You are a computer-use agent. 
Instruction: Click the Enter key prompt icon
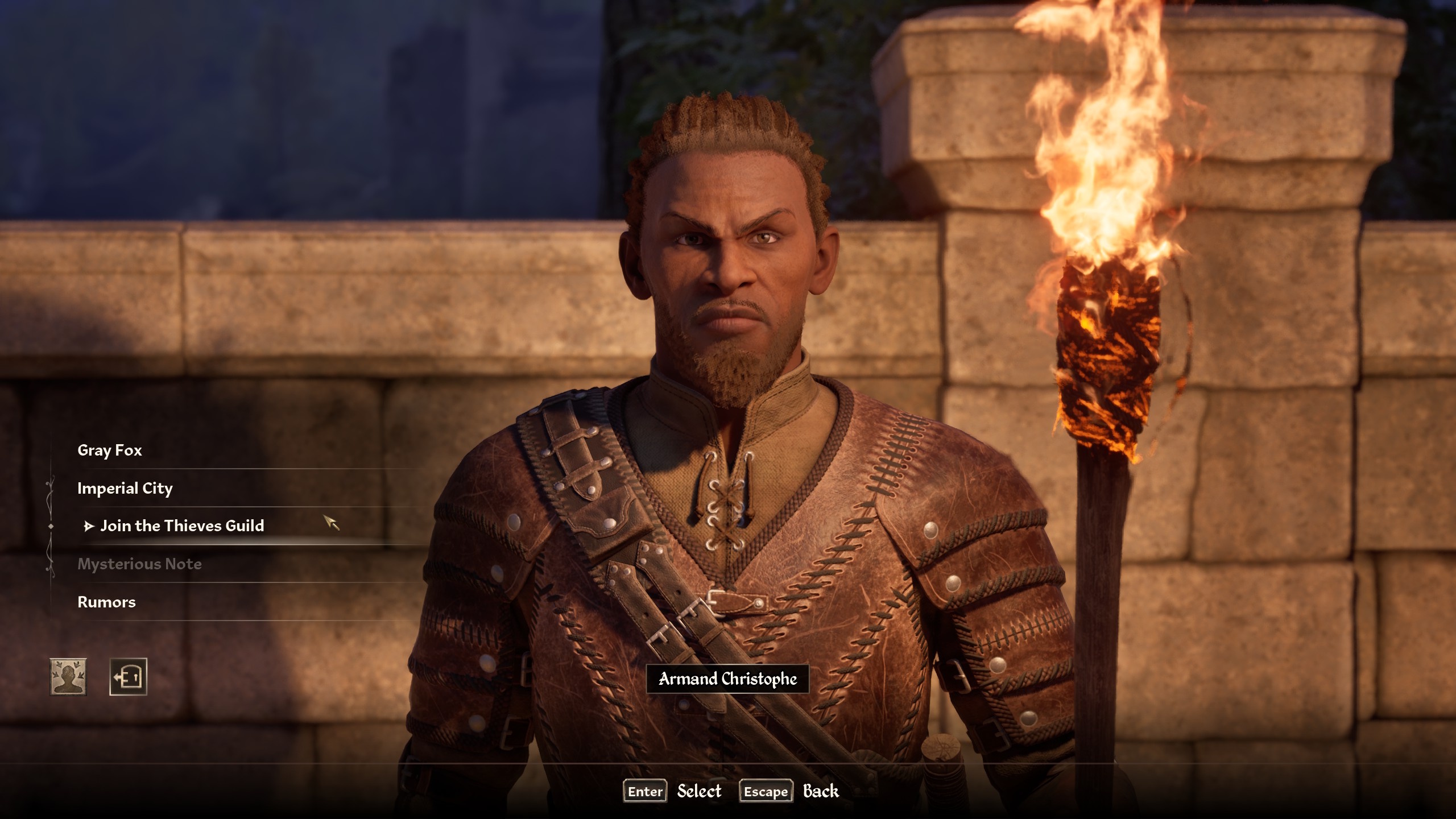644,791
